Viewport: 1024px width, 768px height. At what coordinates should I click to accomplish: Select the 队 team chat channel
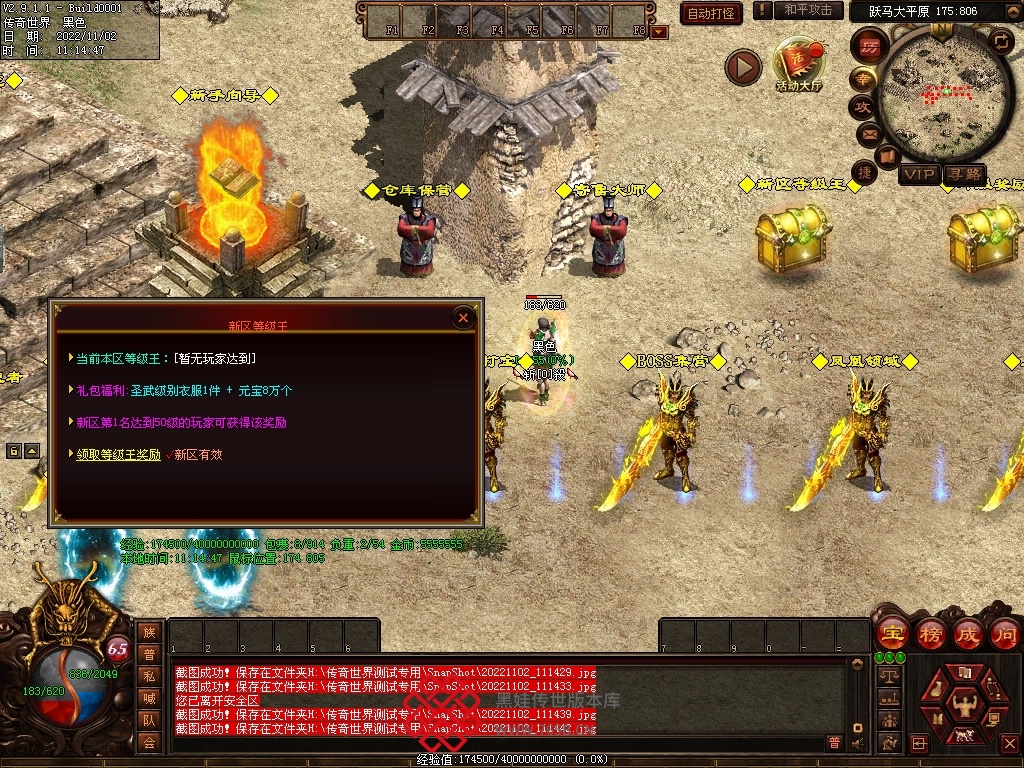pyautogui.click(x=148, y=720)
